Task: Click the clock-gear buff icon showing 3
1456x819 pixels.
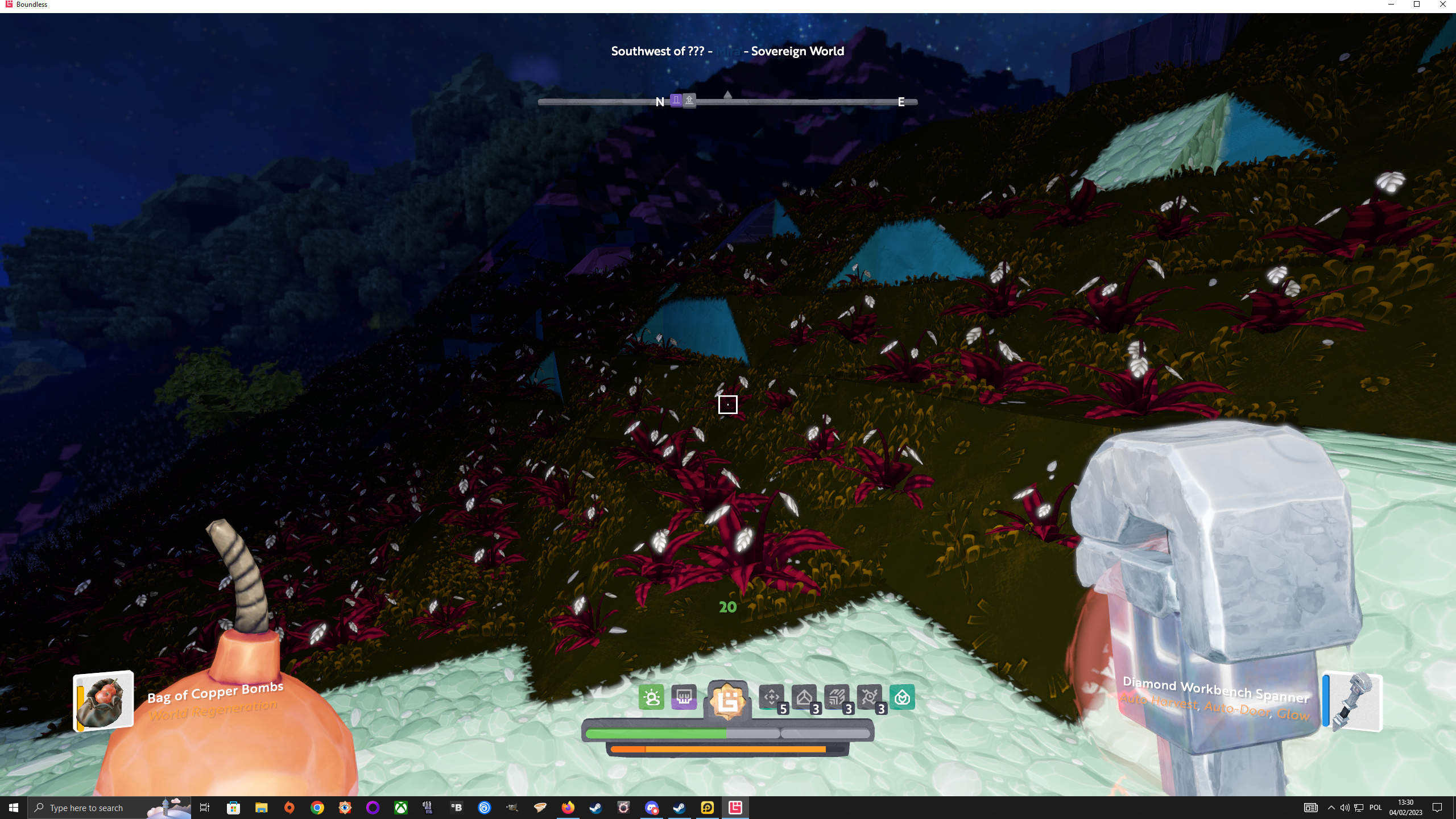Action: 869,697
